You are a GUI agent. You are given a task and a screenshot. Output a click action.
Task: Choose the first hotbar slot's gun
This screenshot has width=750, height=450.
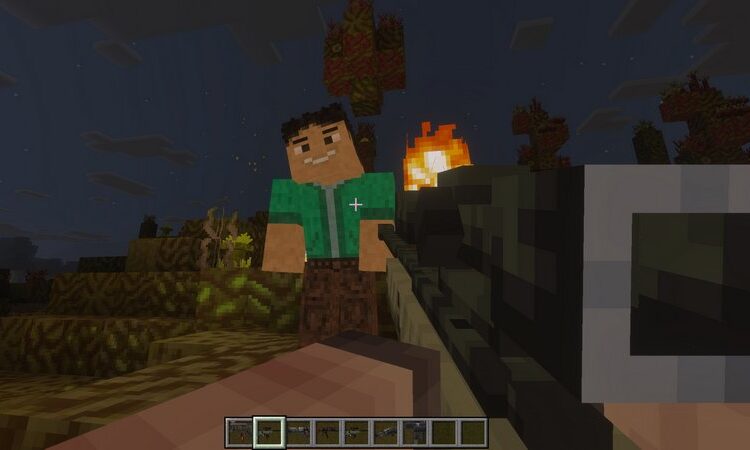[240, 432]
